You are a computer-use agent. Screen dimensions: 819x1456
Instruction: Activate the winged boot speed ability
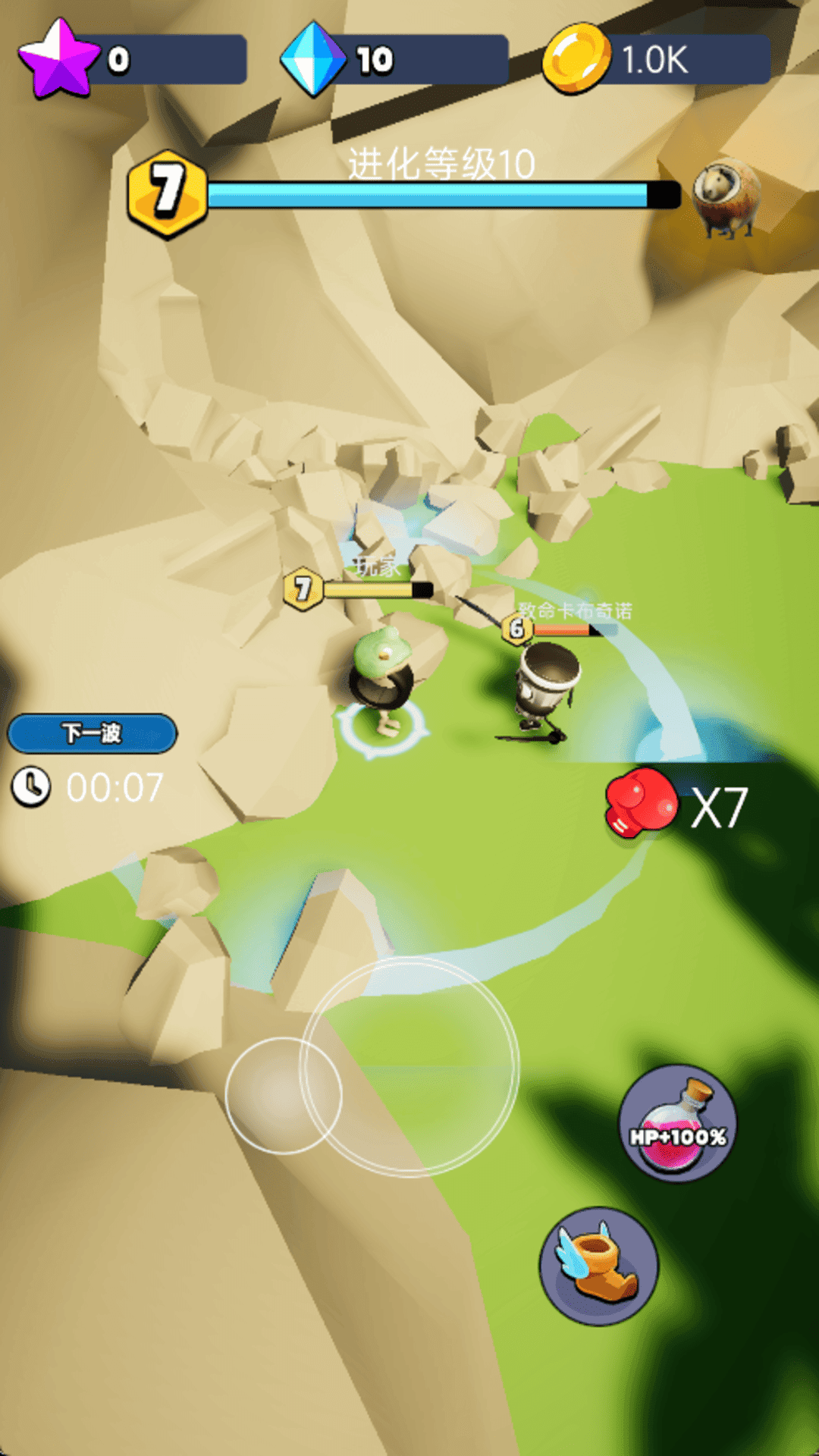click(x=598, y=1266)
